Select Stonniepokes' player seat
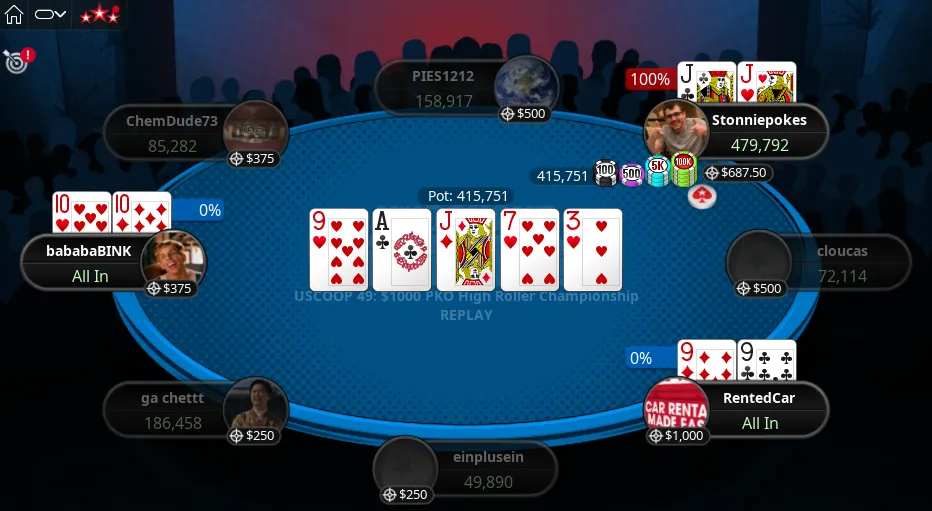The image size is (932, 511). (x=757, y=132)
